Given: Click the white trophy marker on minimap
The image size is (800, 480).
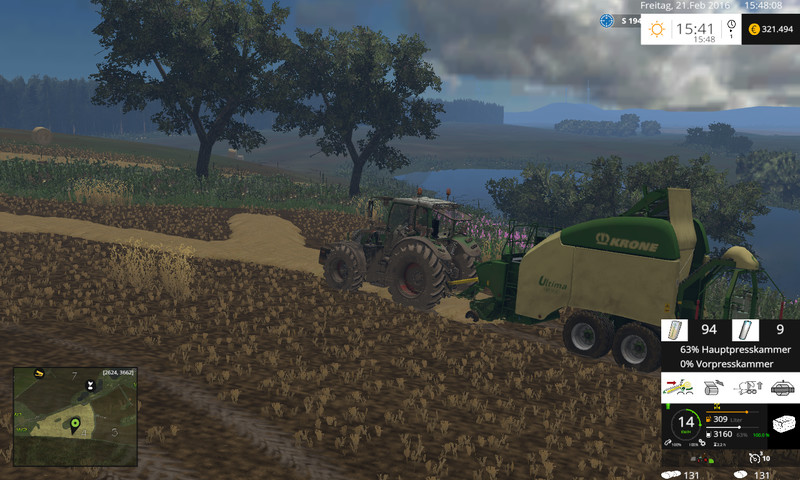Looking at the screenshot, I should click(x=90, y=383).
